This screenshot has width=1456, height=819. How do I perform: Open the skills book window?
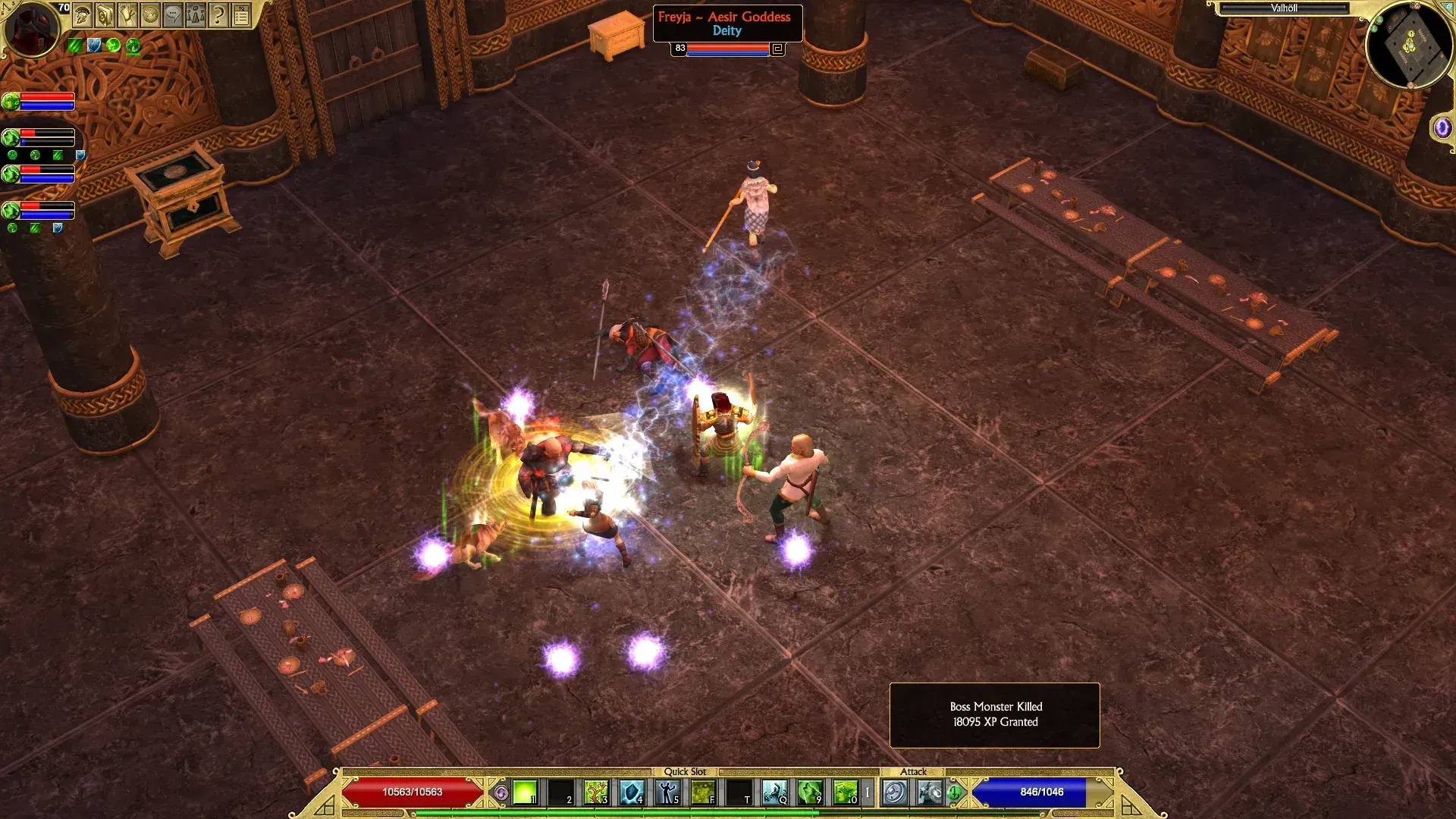105,14
